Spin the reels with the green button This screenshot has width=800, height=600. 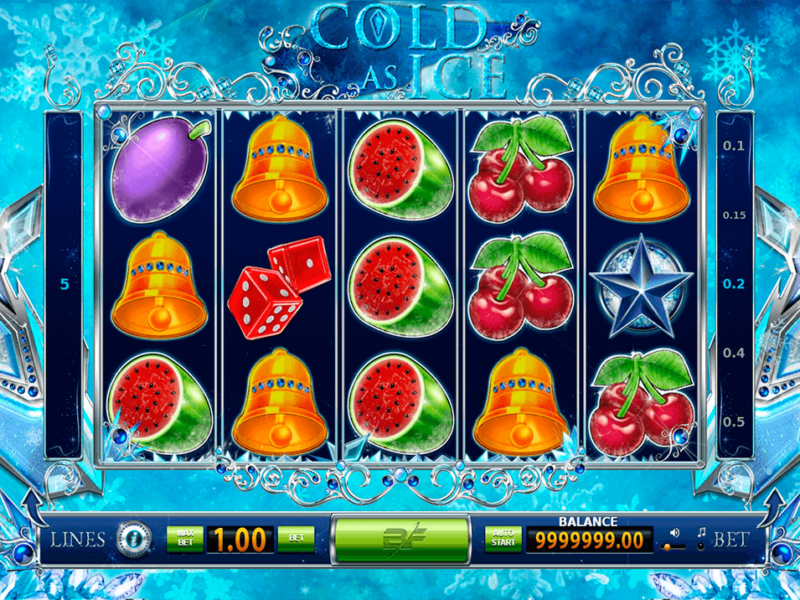tap(400, 540)
